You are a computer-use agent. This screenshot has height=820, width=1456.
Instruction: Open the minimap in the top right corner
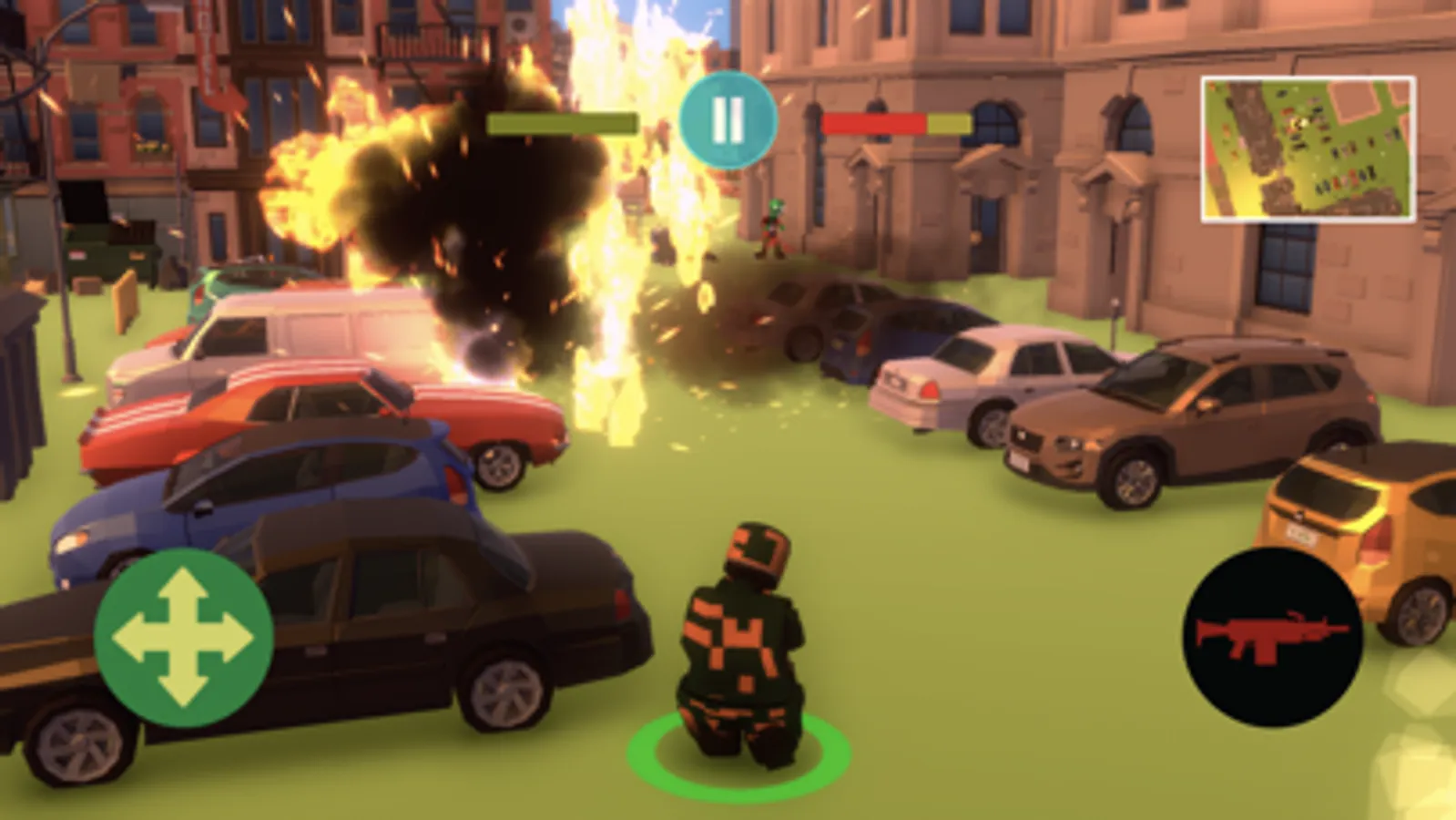[1306, 148]
